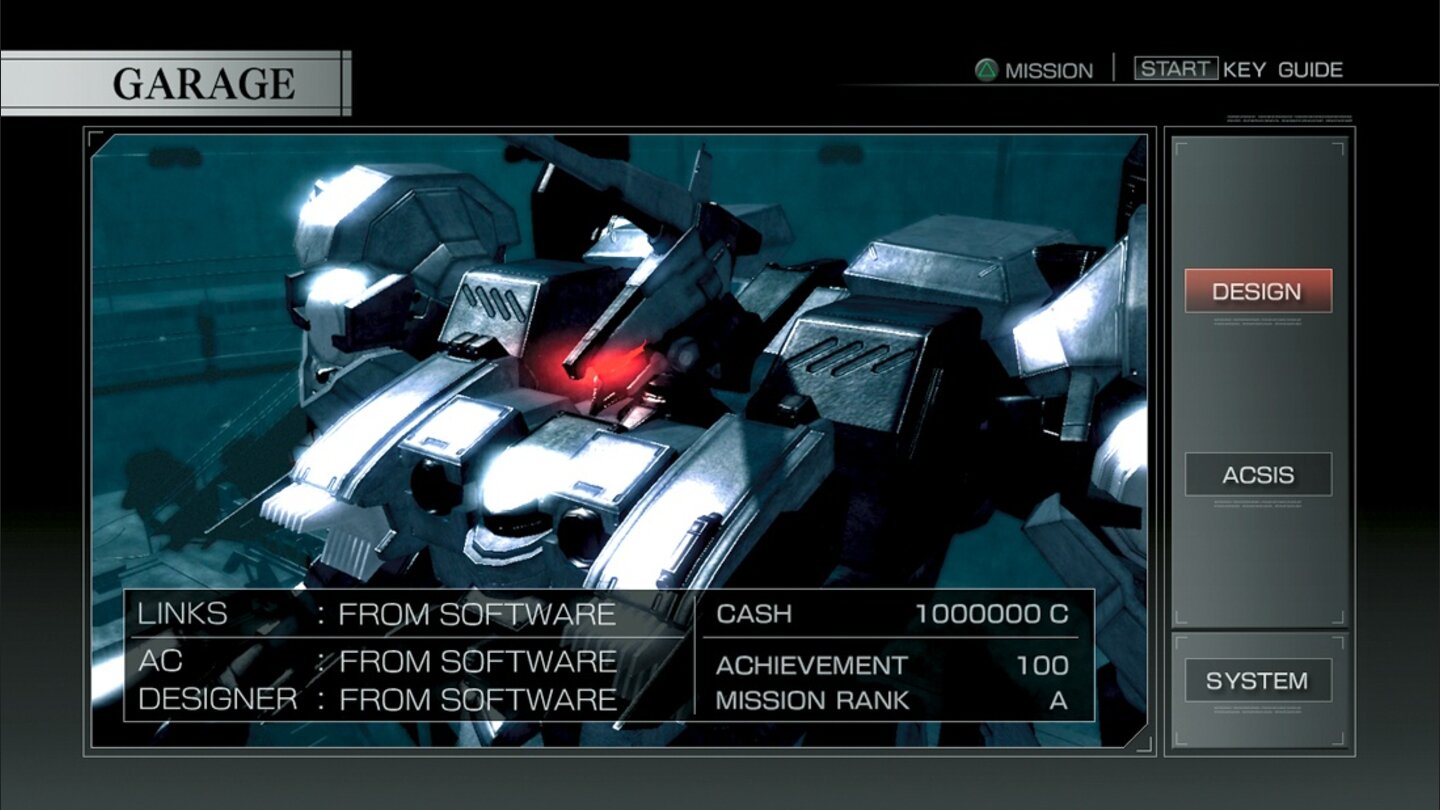Screen dimensions: 1440x810
Task: Click the ACHIEVEMENT 100 value
Action: point(890,665)
